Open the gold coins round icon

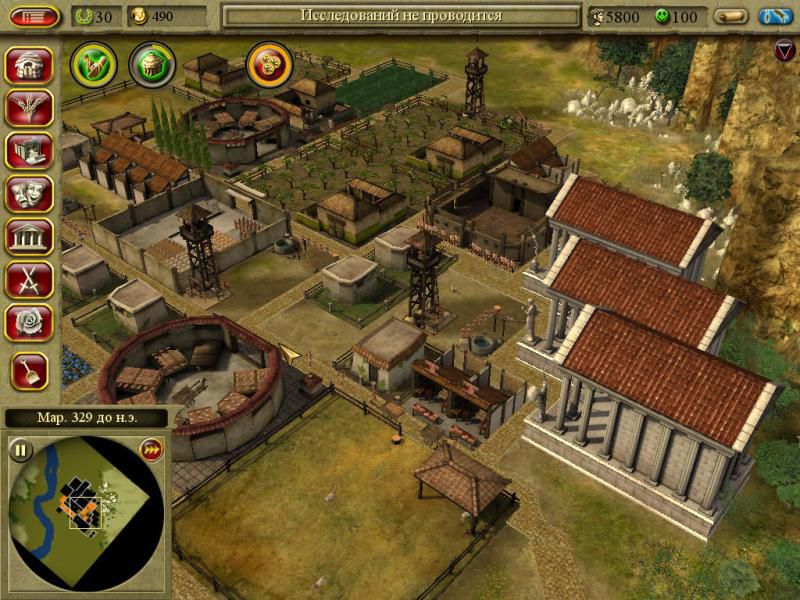coord(269,64)
